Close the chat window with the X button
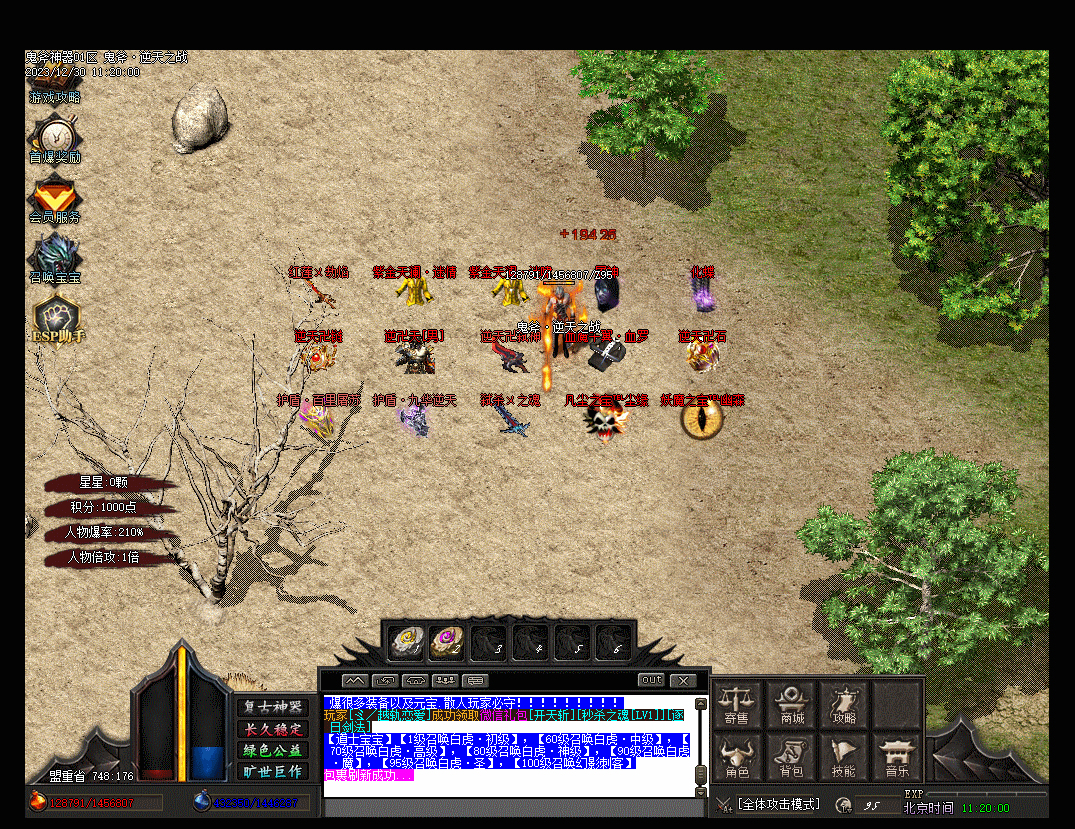1075x829 pixels. pos(683,680)
